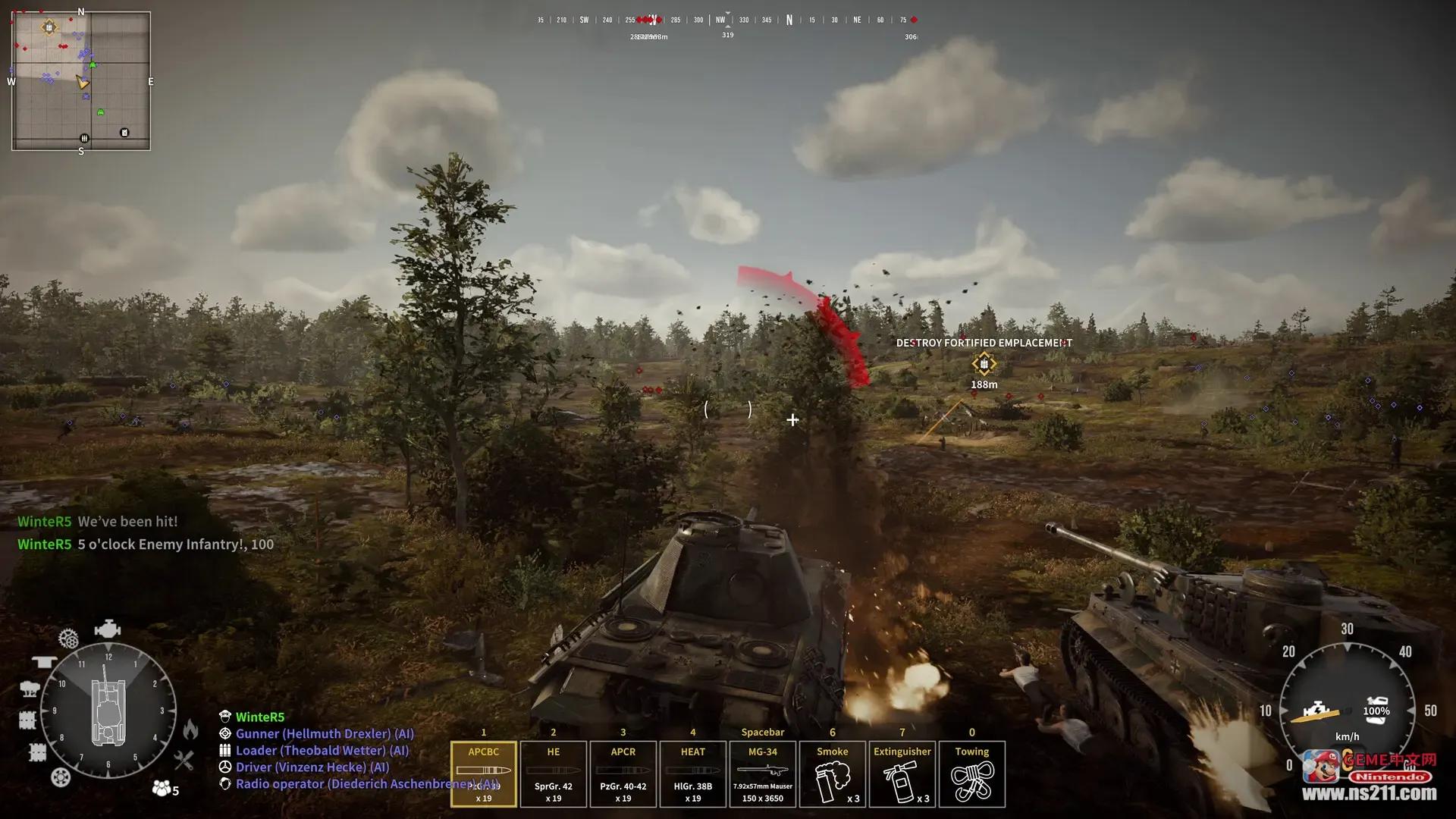
Task: Select the HEAT HlGr. 38B round
Action: tap(692, 773)
